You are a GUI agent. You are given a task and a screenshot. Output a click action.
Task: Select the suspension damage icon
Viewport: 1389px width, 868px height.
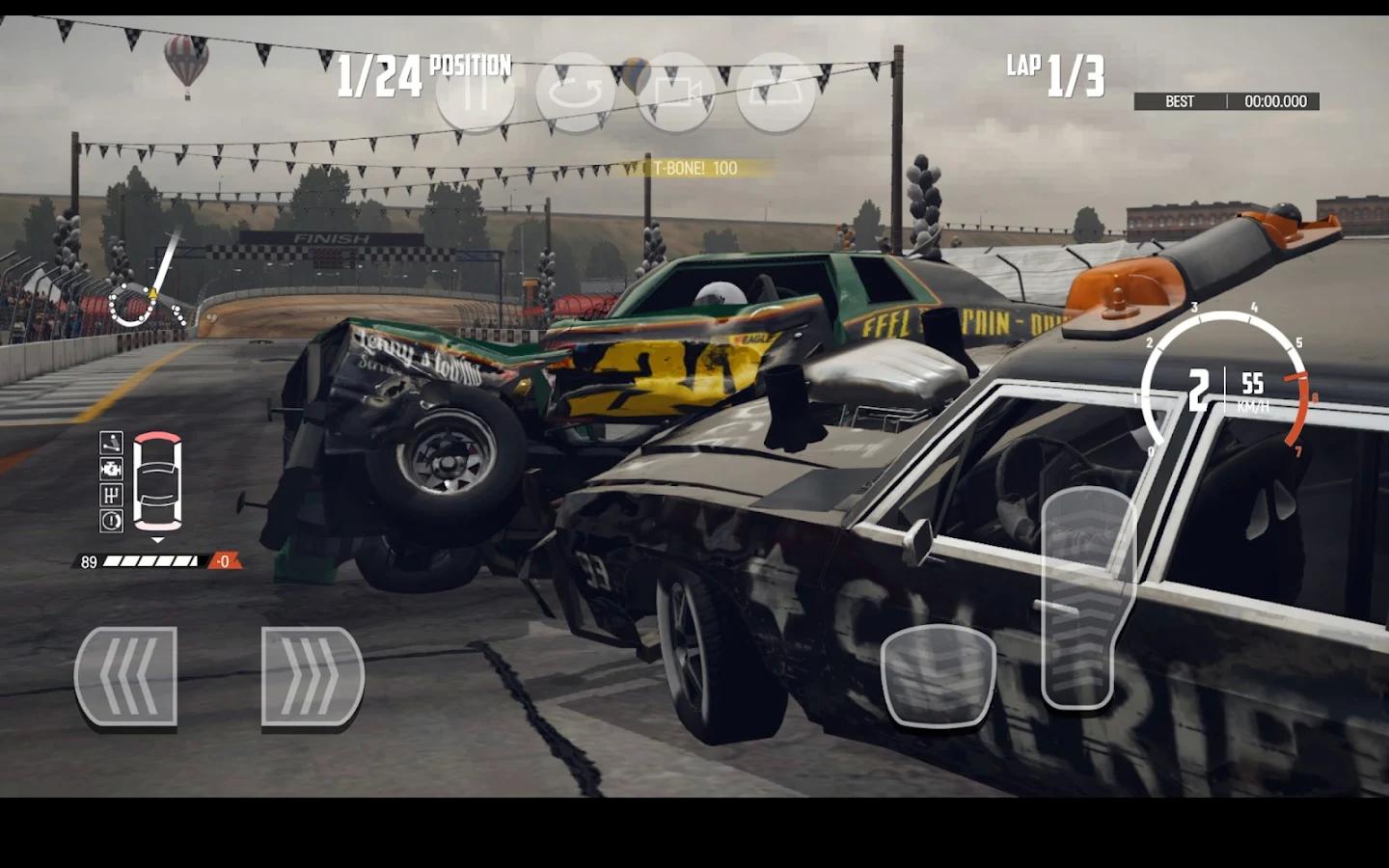[x=109, y=445]
